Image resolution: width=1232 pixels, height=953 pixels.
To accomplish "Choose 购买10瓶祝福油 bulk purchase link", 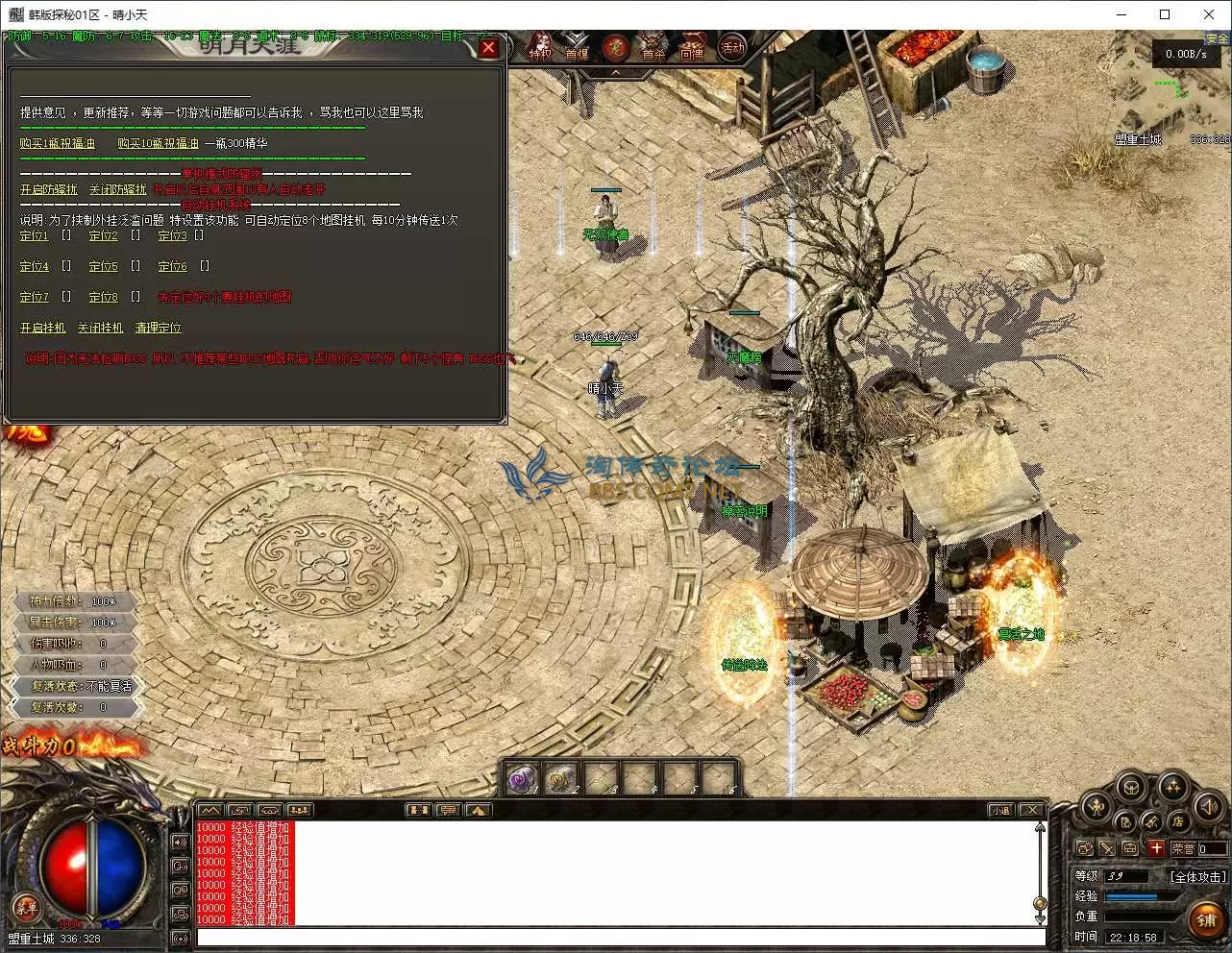I will click(x=158, y=143).
